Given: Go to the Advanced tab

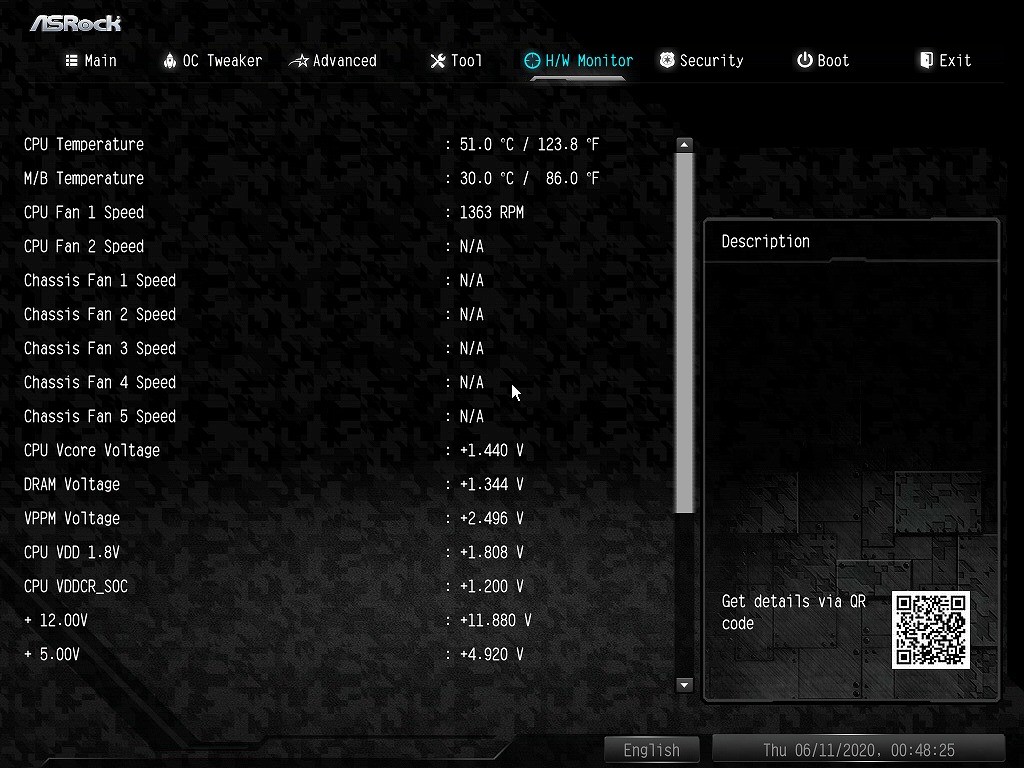Looking at the screenshot, I should pyautogui.click(x=333, y=61).
